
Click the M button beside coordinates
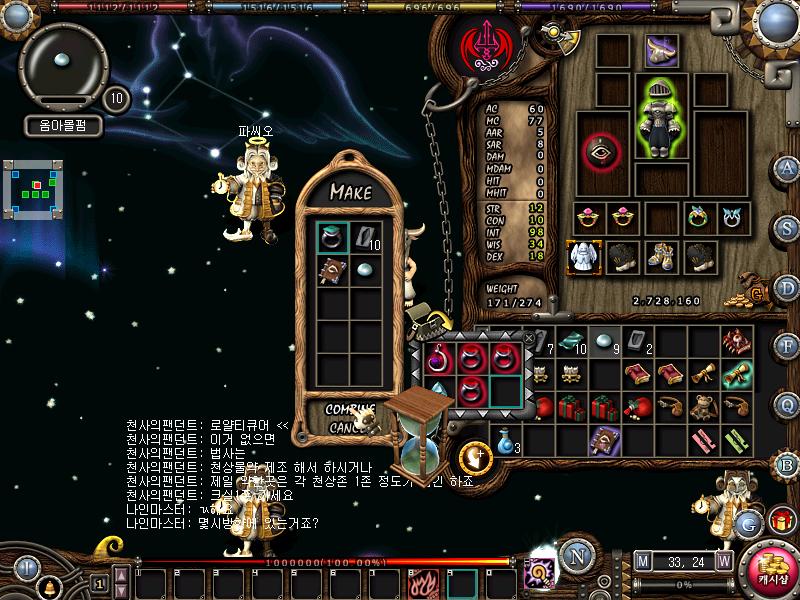click(x=641, y=561)
